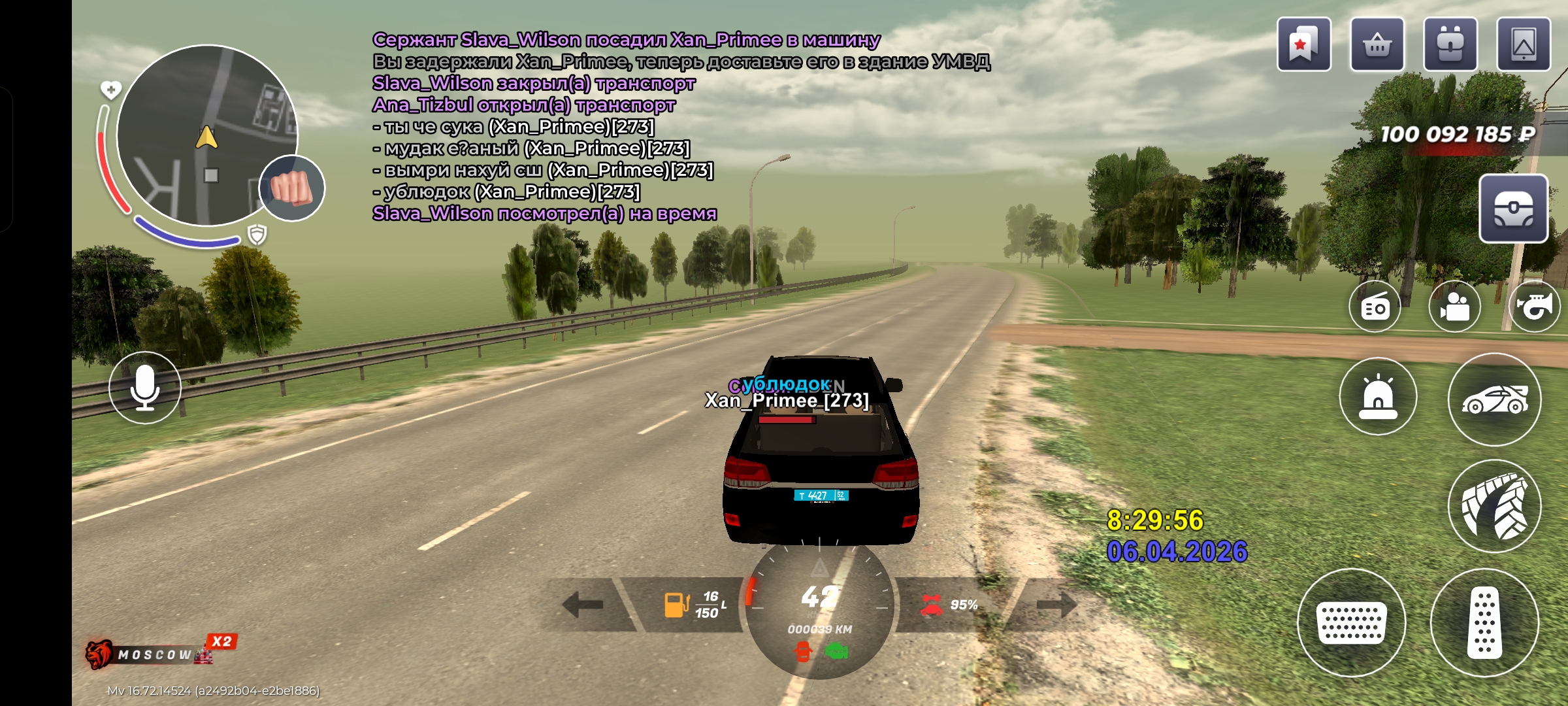Open the shopping basket store
Screen dimensions: 1568x706
(1377, 44)
